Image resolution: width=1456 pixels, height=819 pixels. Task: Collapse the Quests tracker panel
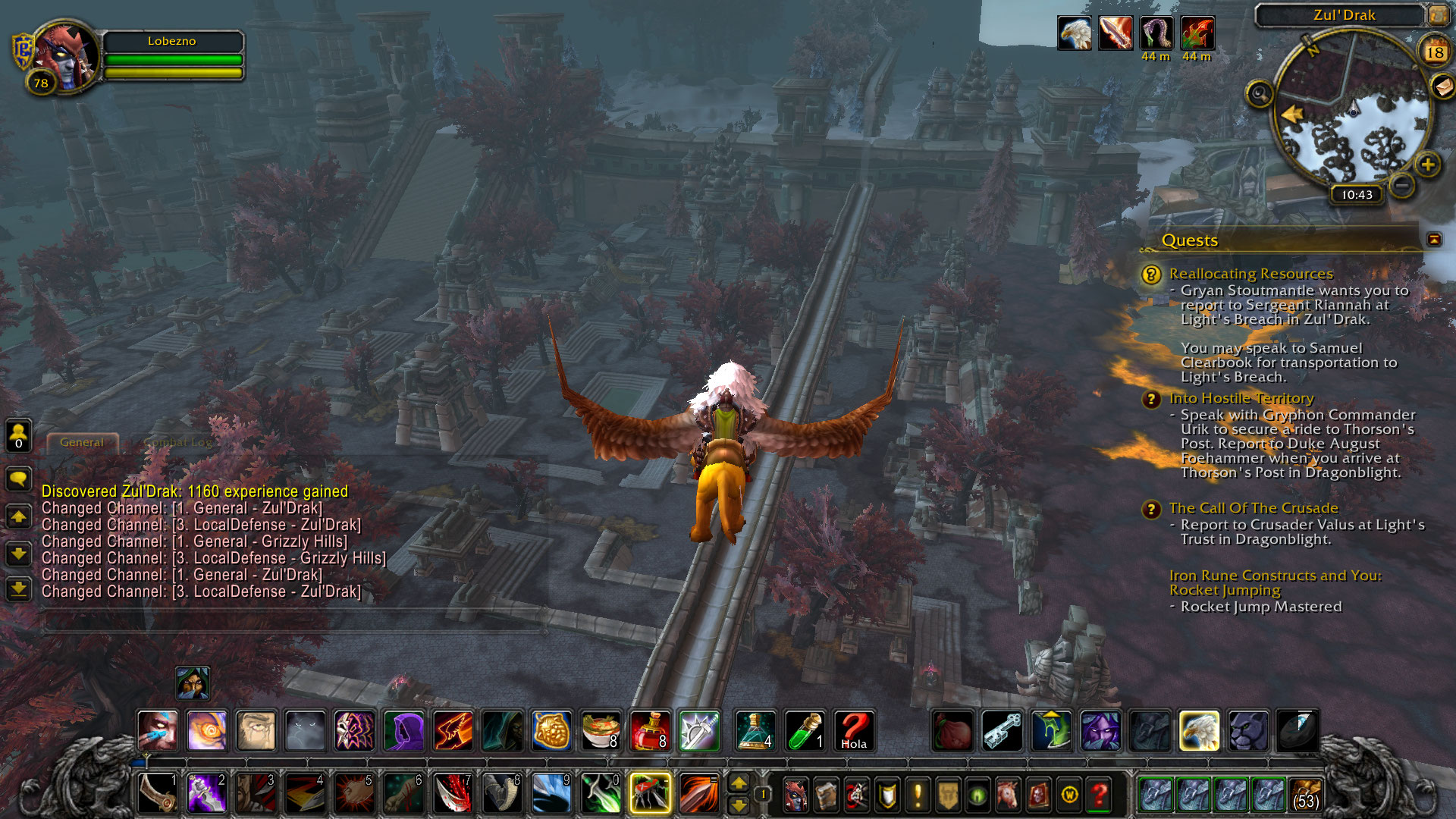1433,240
